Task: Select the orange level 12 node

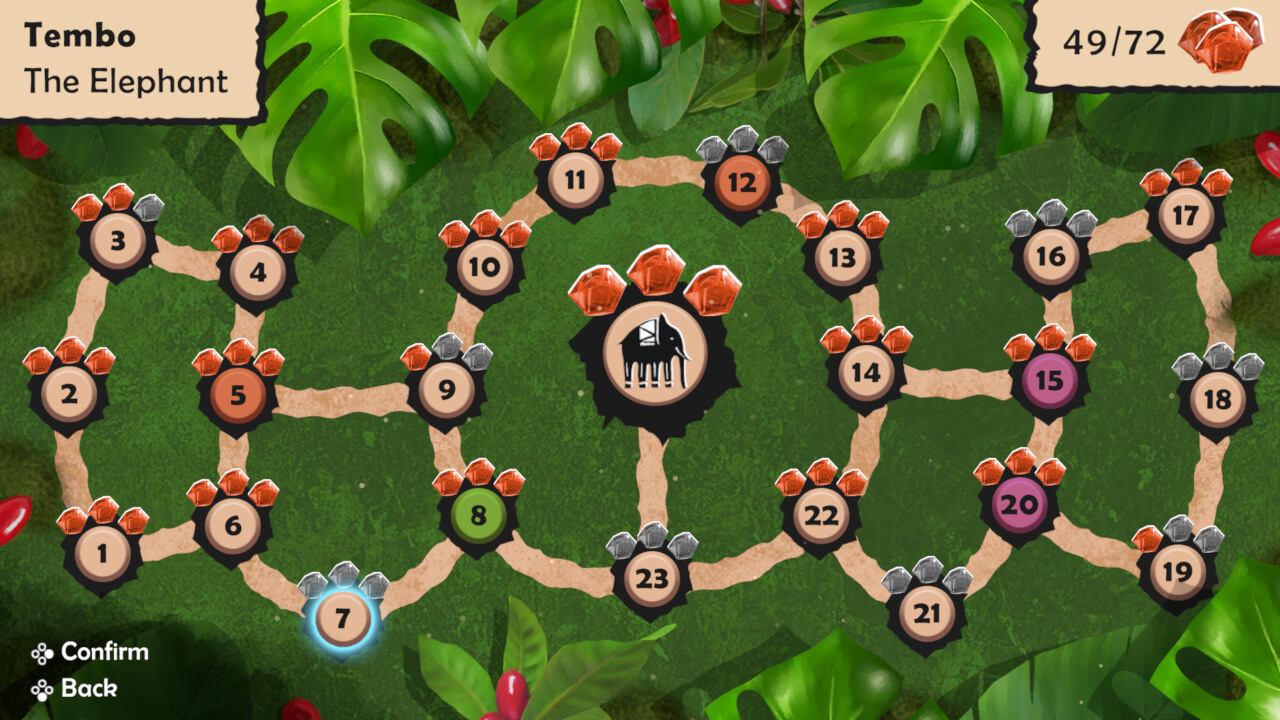Action: pos(741,184)
